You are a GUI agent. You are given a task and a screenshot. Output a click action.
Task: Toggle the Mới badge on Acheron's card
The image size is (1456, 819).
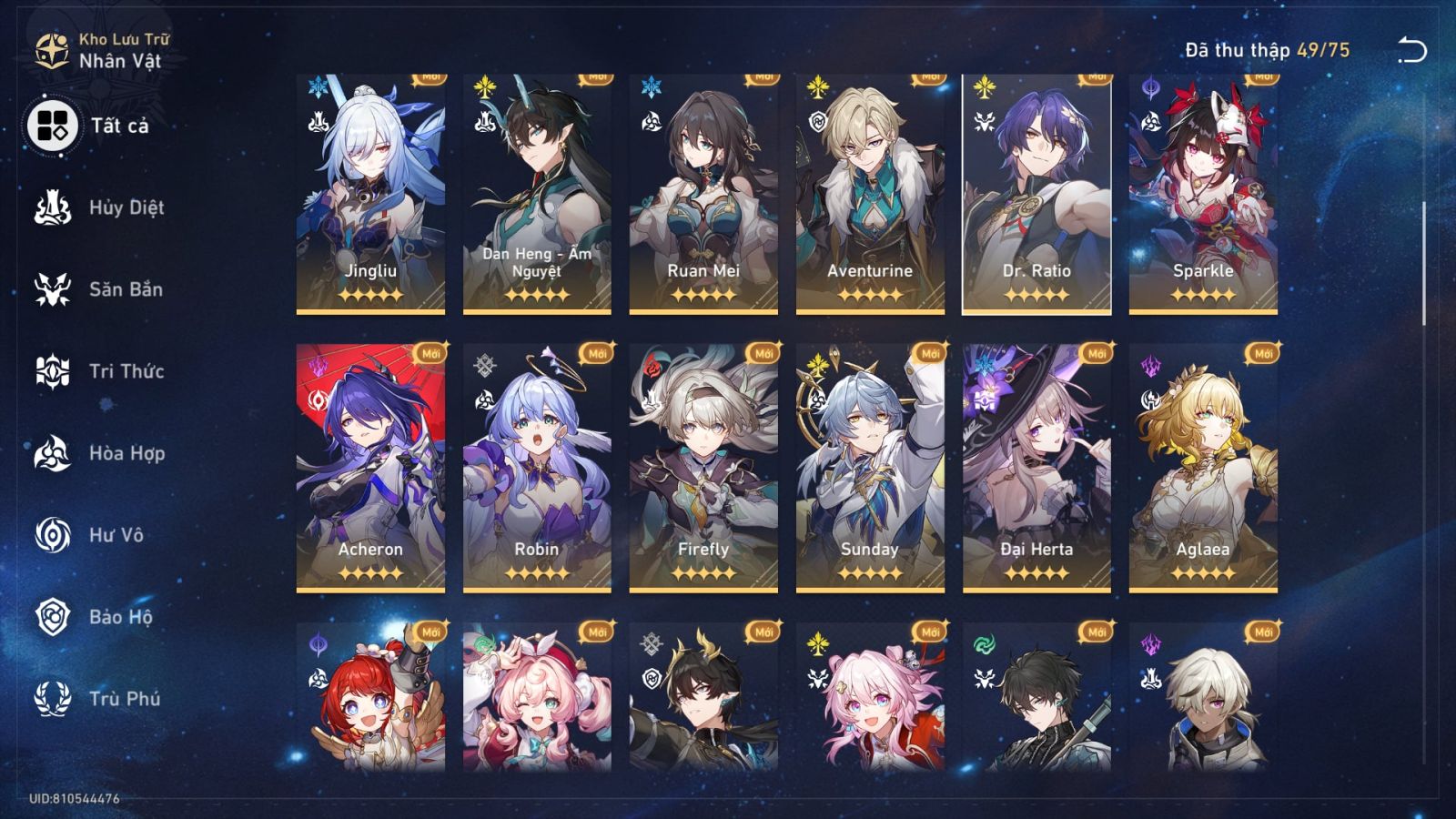coord(429,354)
